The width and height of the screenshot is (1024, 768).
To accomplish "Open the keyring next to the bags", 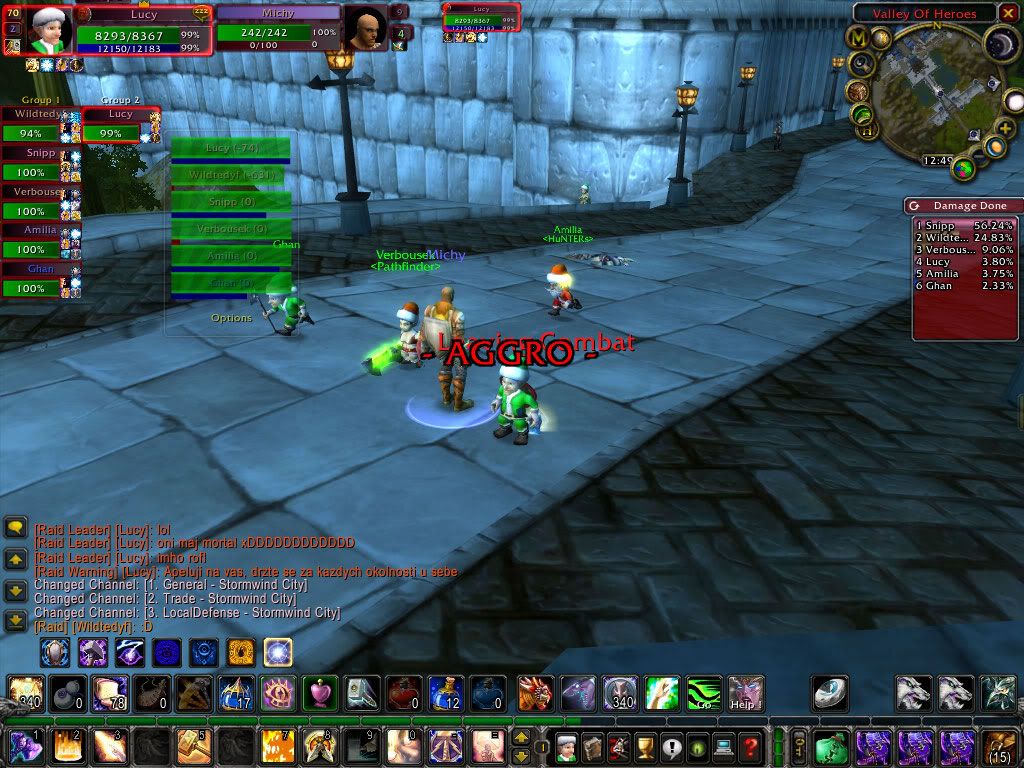I will pos(801,746).
